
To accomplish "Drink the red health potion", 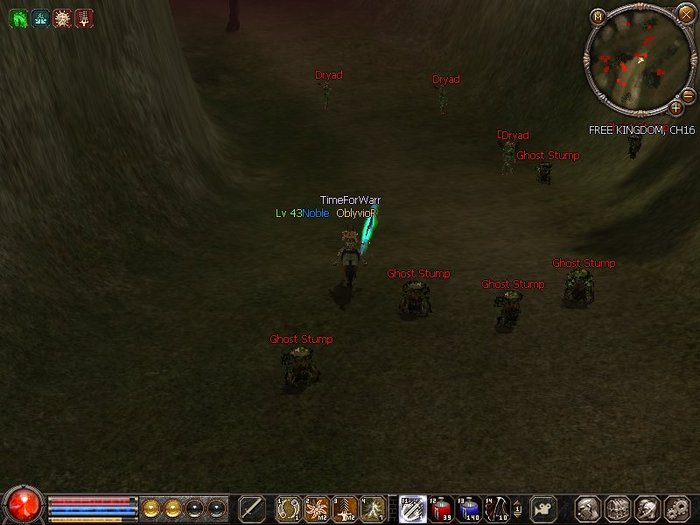I will point(441,508).
